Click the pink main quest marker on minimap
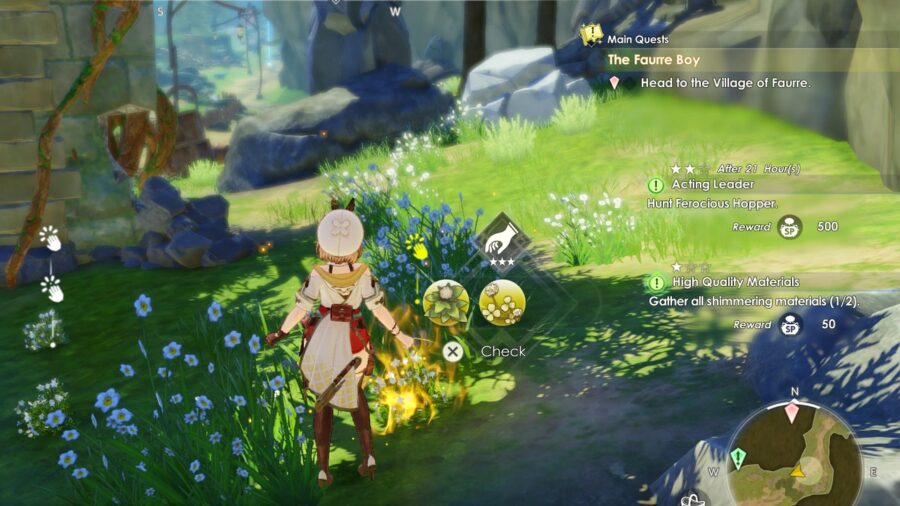The height and width of the screenshot is (506, 900). [x=793, y=412]
